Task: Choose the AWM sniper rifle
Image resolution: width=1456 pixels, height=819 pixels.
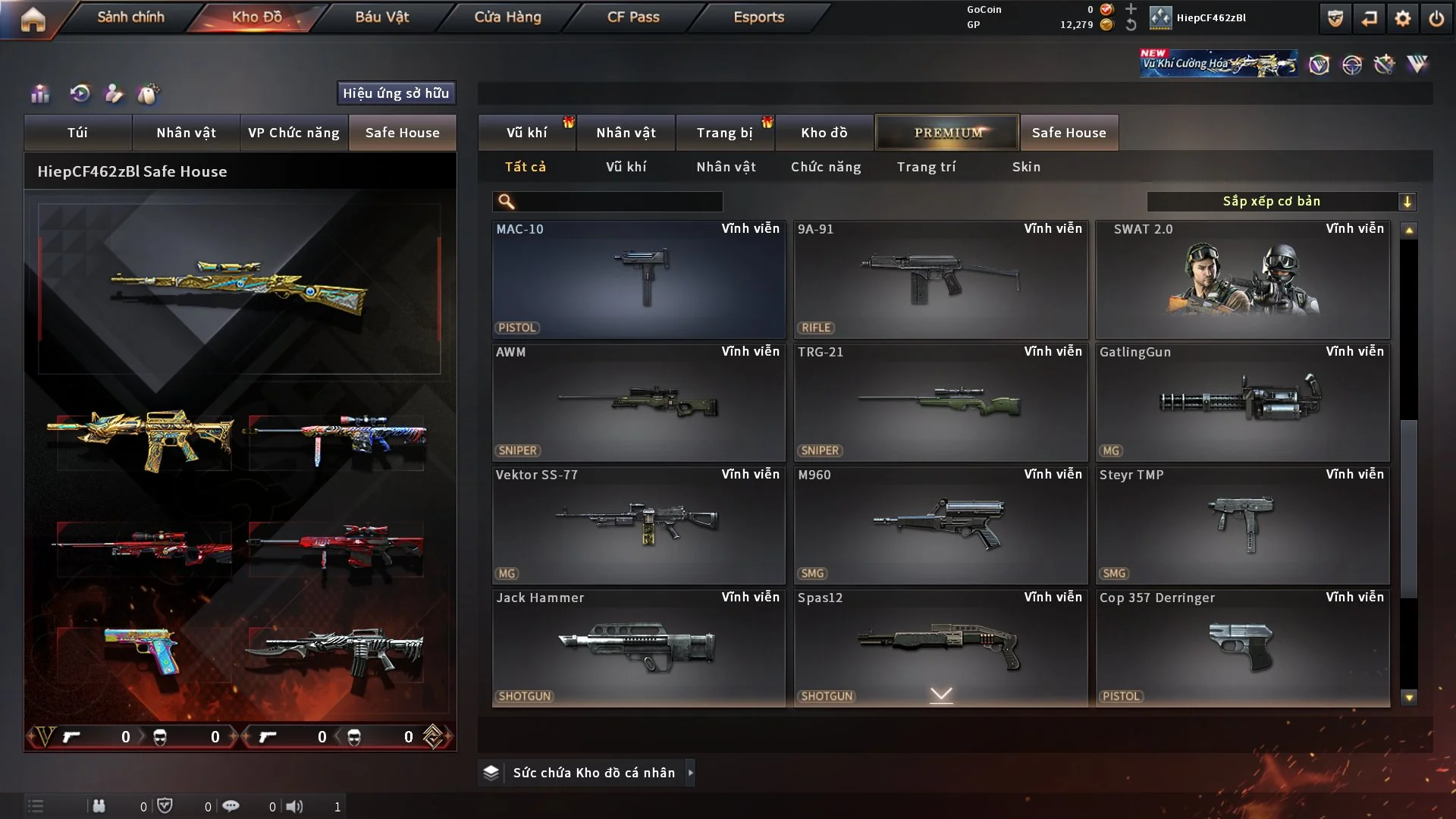Action: (639, 402)
